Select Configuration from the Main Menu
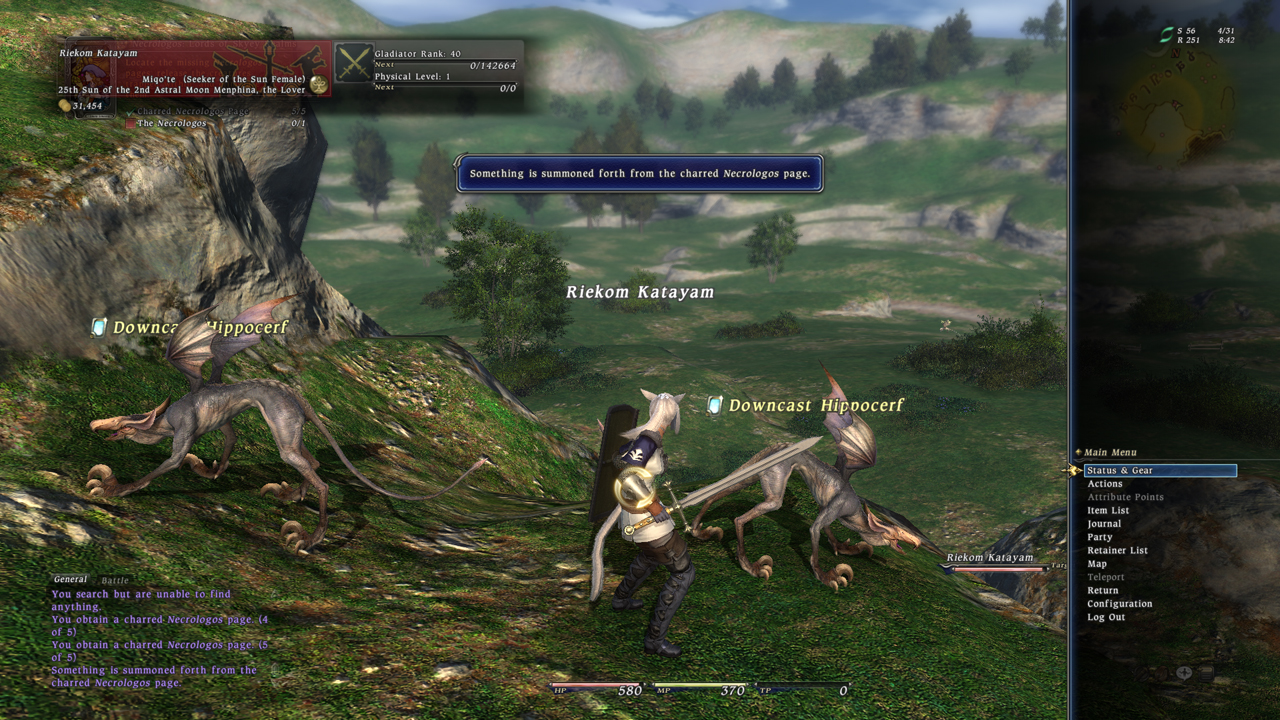The image size is (1280, 720). 1119,603
